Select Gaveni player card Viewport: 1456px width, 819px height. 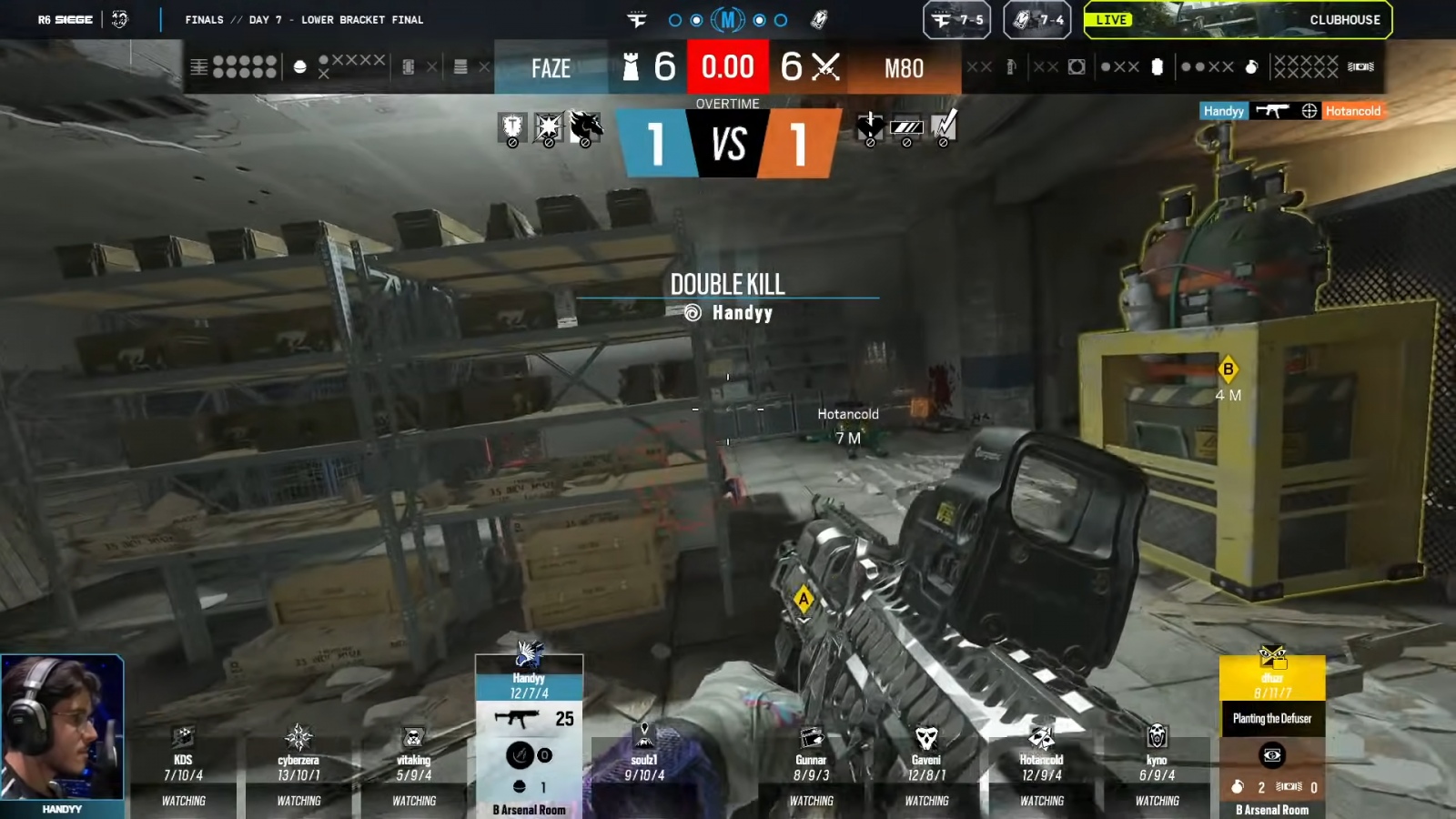[x=926, y=769]
